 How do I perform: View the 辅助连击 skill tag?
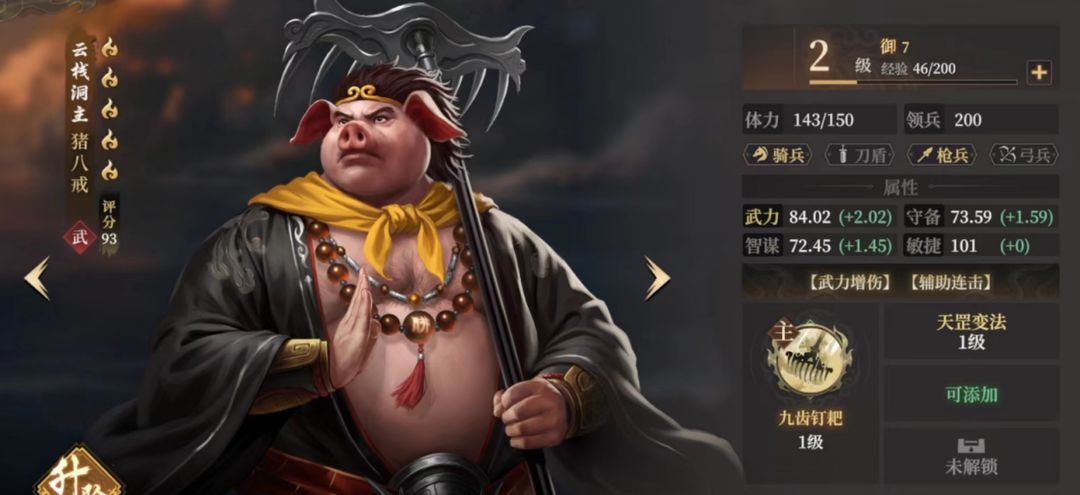click(952, 283)
